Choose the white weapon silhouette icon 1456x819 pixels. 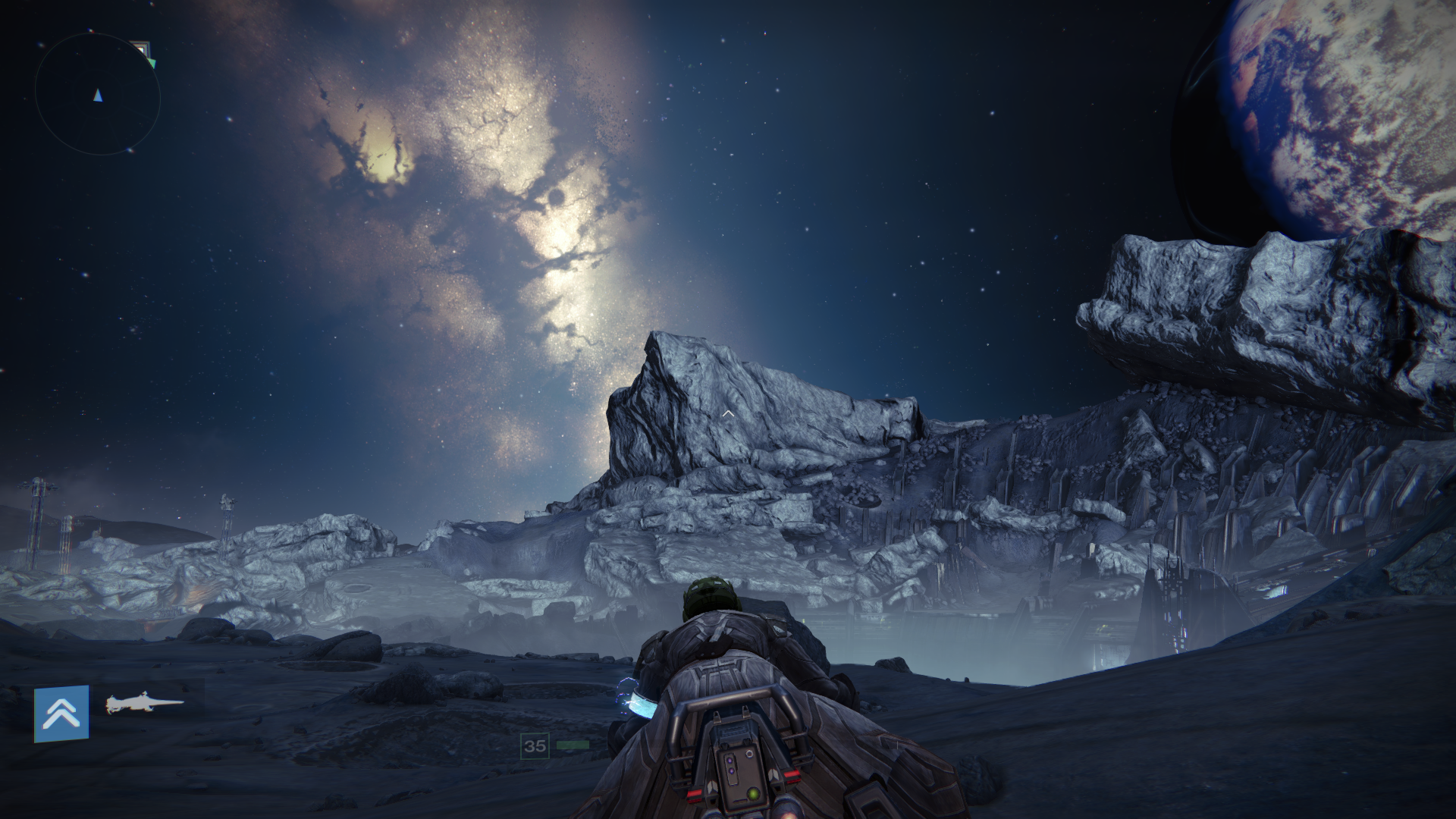pos(144,704)
